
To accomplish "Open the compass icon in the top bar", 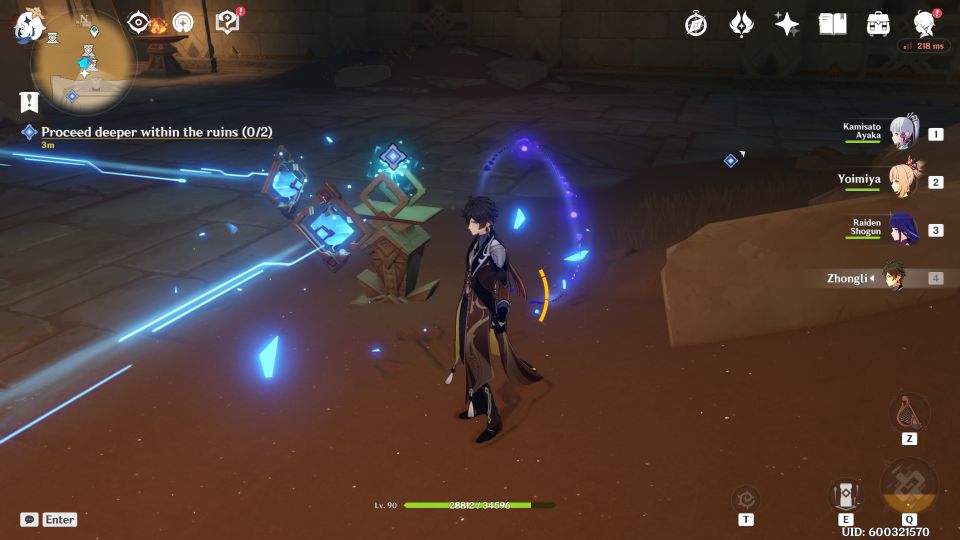I will coord(696,24).
